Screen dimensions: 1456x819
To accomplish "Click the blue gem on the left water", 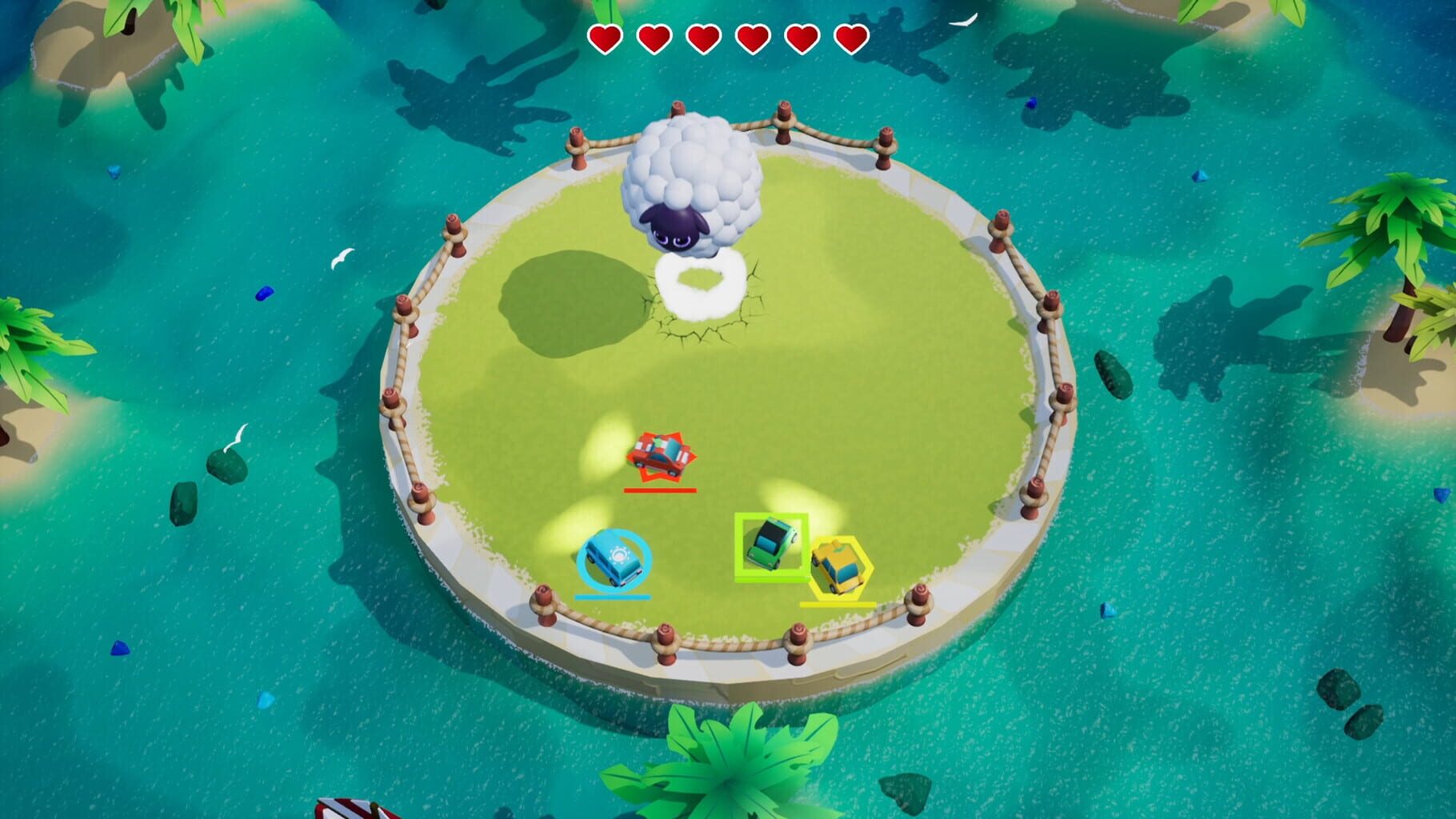I will point(264,294).
